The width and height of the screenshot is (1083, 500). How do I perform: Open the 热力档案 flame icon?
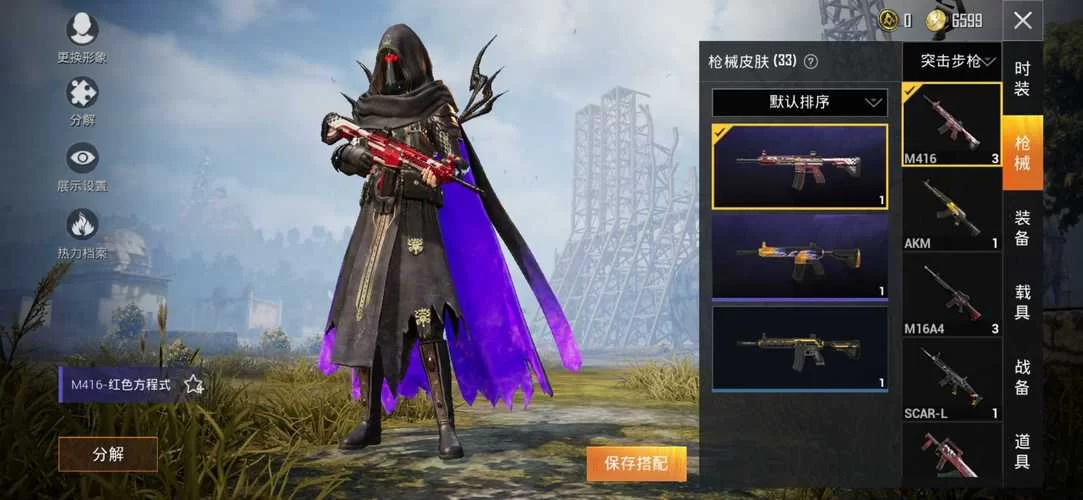[82, 224]
